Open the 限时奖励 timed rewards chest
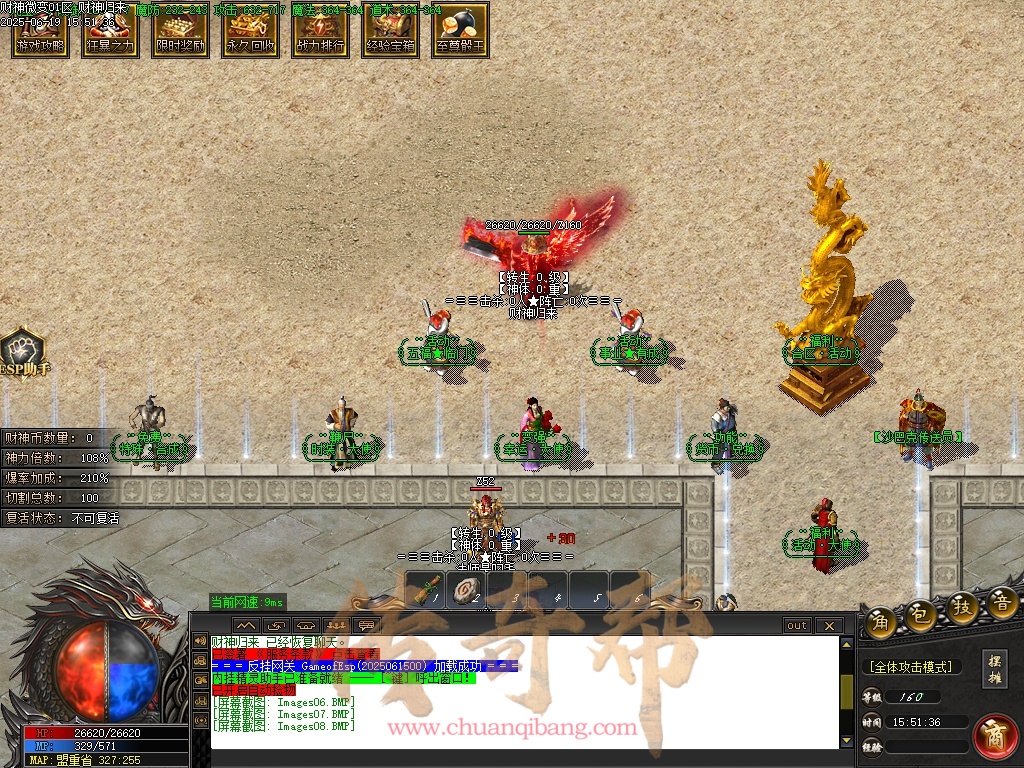 (x=180, y=30)
